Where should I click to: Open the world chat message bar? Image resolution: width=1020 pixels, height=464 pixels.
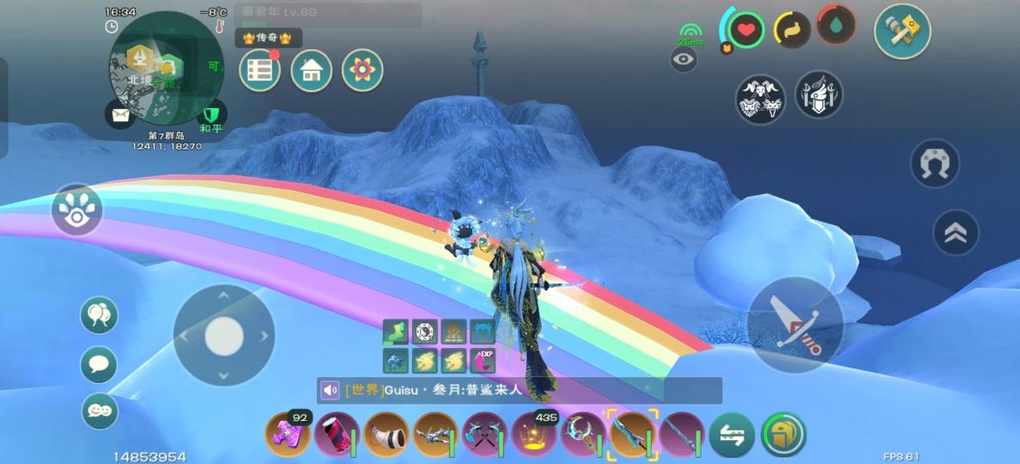(x=520, y=390)
